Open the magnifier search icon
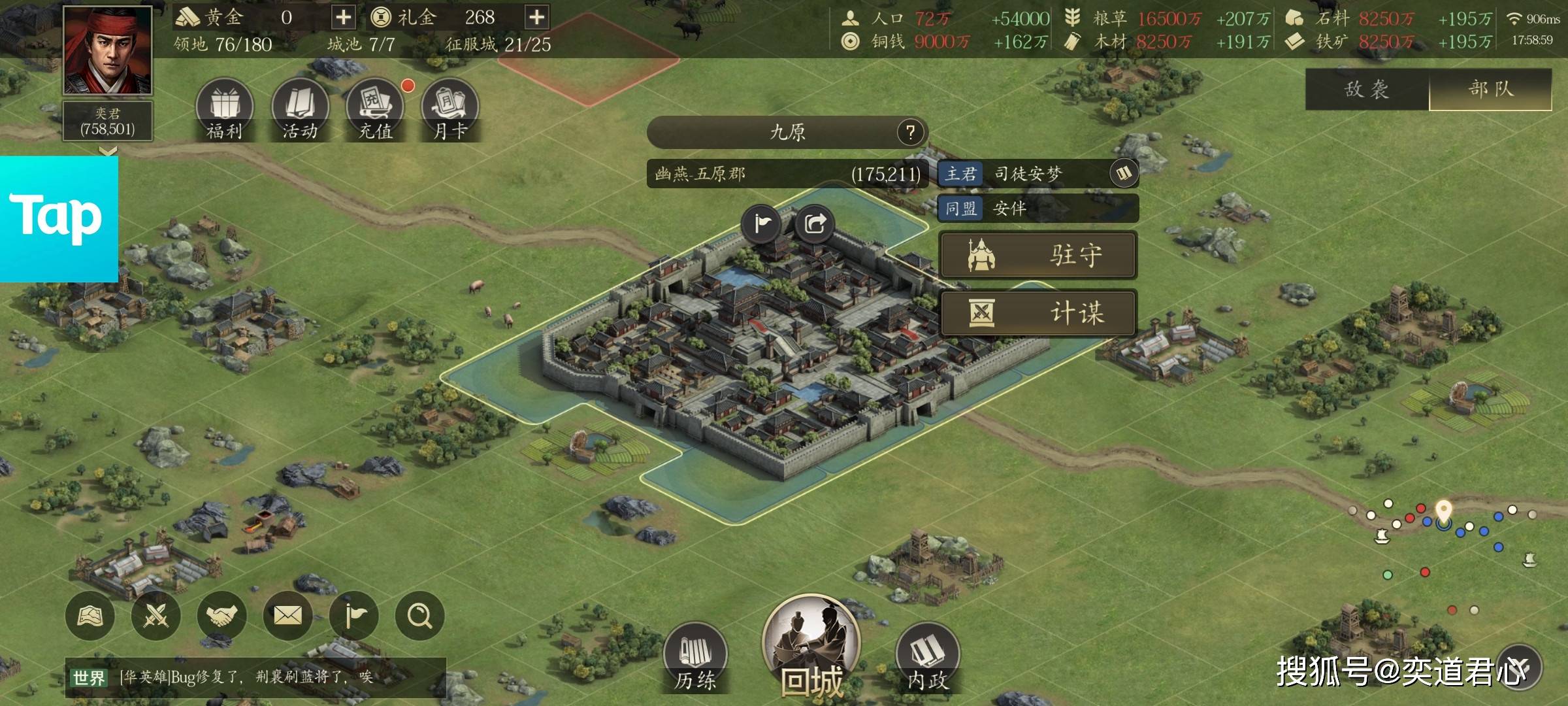 [419, 615]
